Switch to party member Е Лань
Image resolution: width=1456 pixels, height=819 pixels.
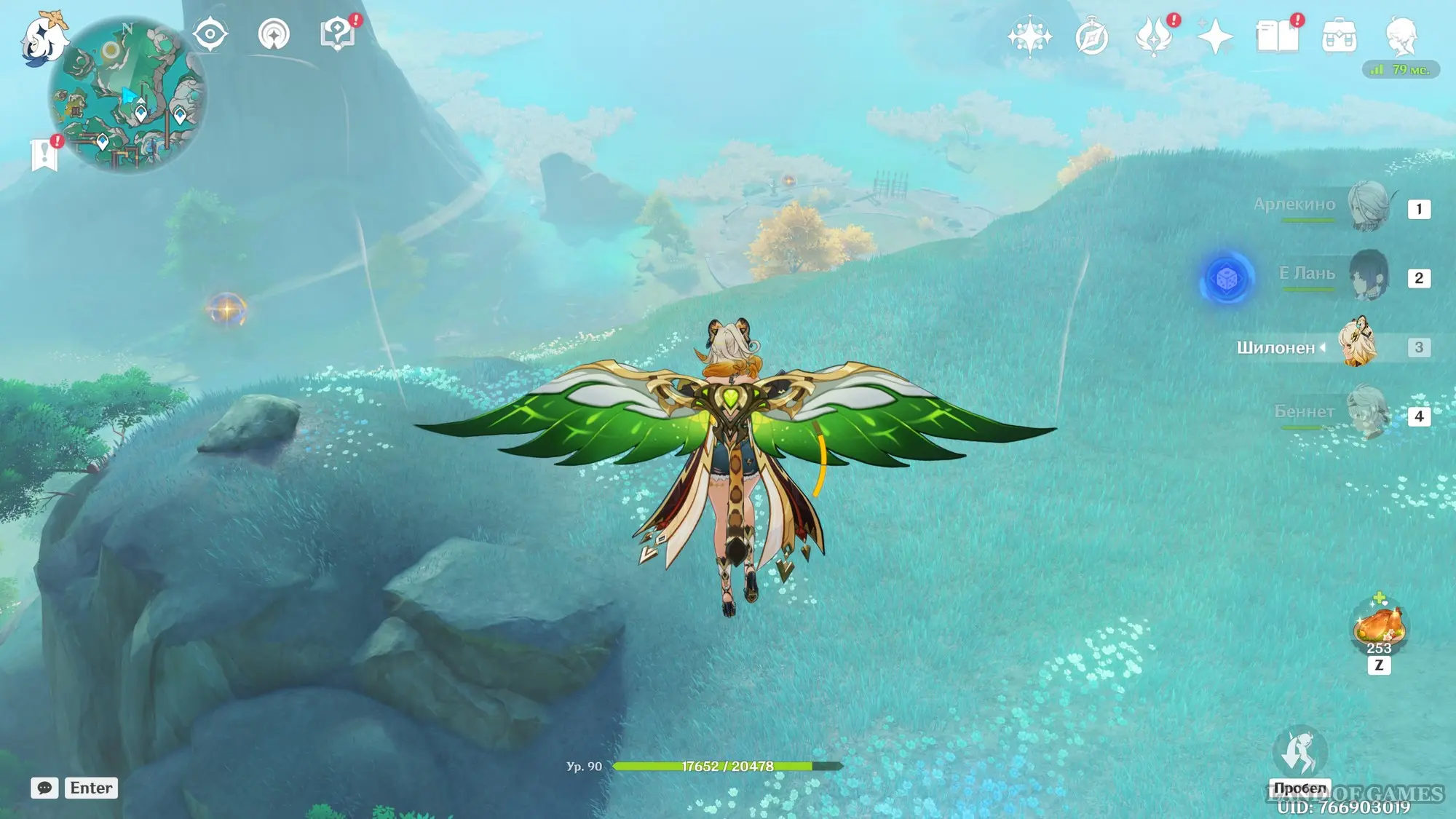tap(1369, 275)
